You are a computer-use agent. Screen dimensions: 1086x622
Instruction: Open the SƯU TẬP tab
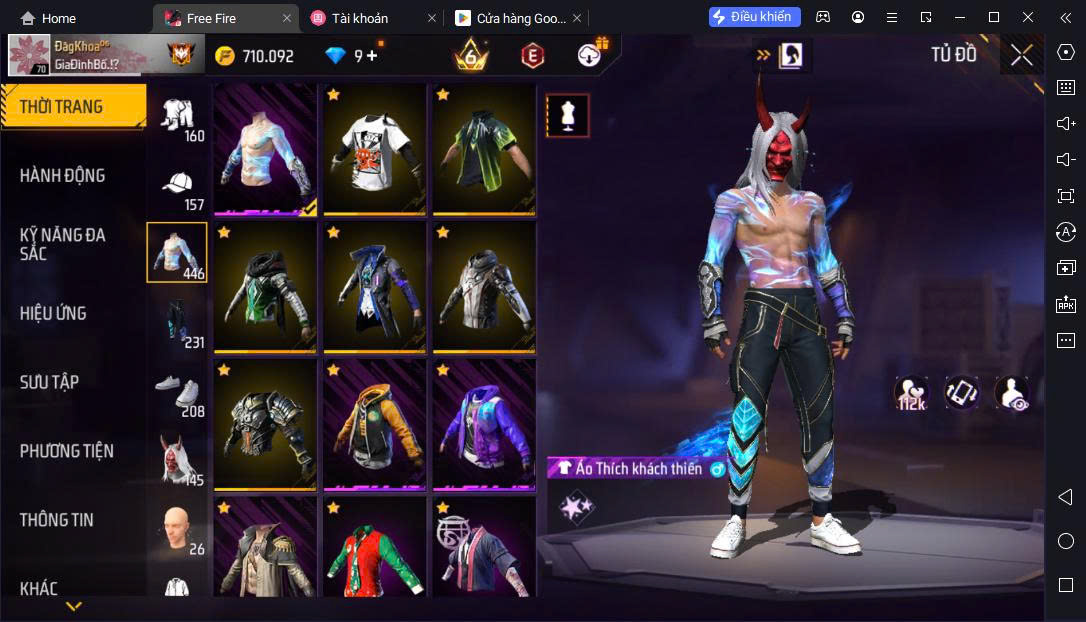tap(49, 382)
